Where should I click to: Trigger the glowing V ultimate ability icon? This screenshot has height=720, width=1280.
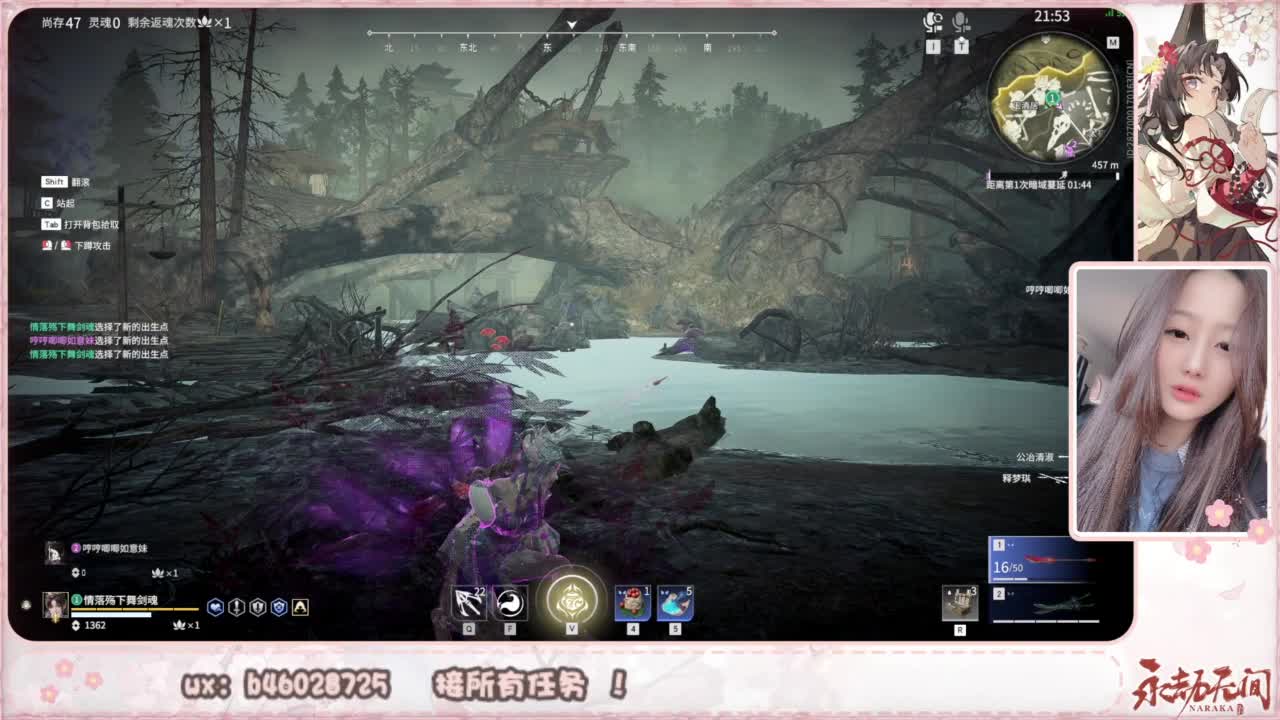point(573,597)
